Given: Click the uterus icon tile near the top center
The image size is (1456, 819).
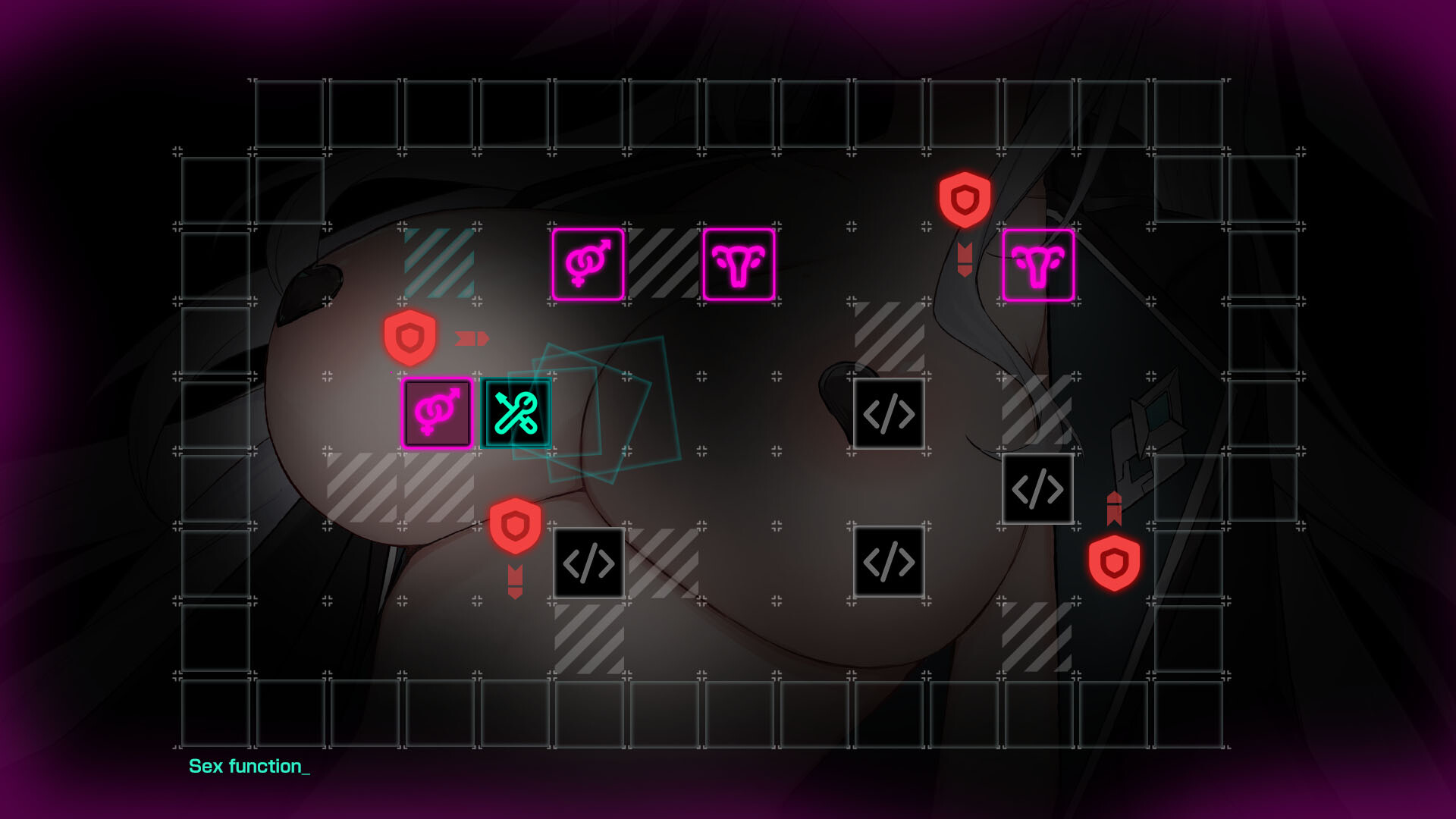Looking at the screenshot, I should [738, 265].
